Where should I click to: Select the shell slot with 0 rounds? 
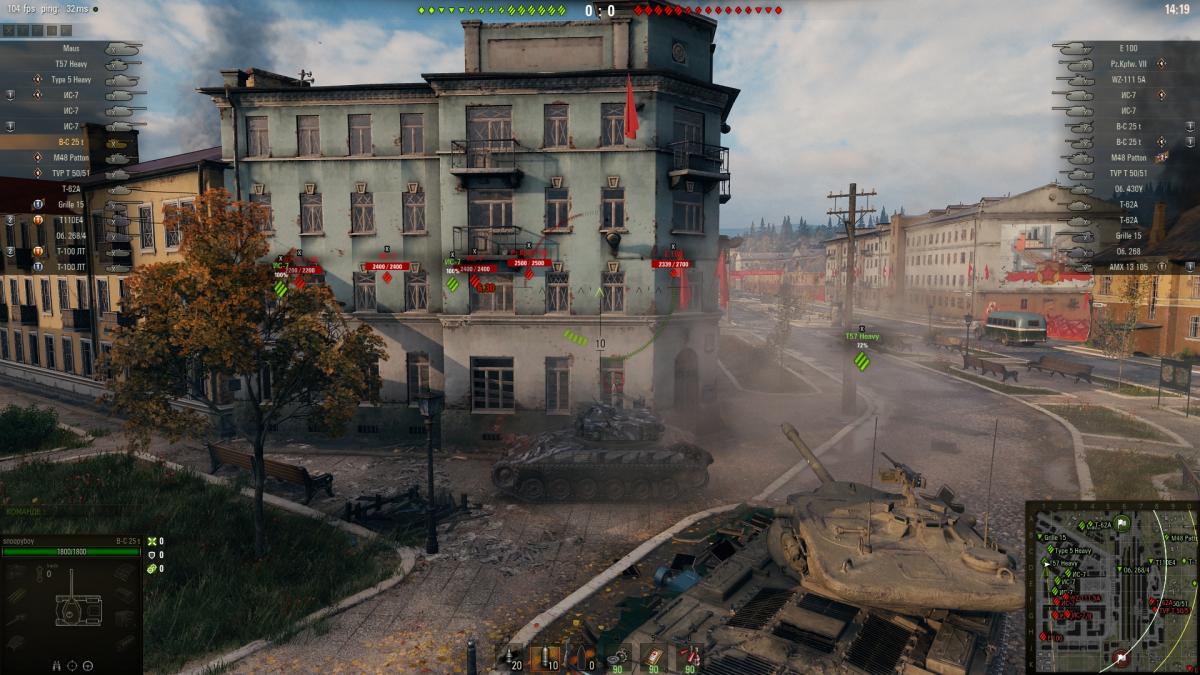(581, 657)
